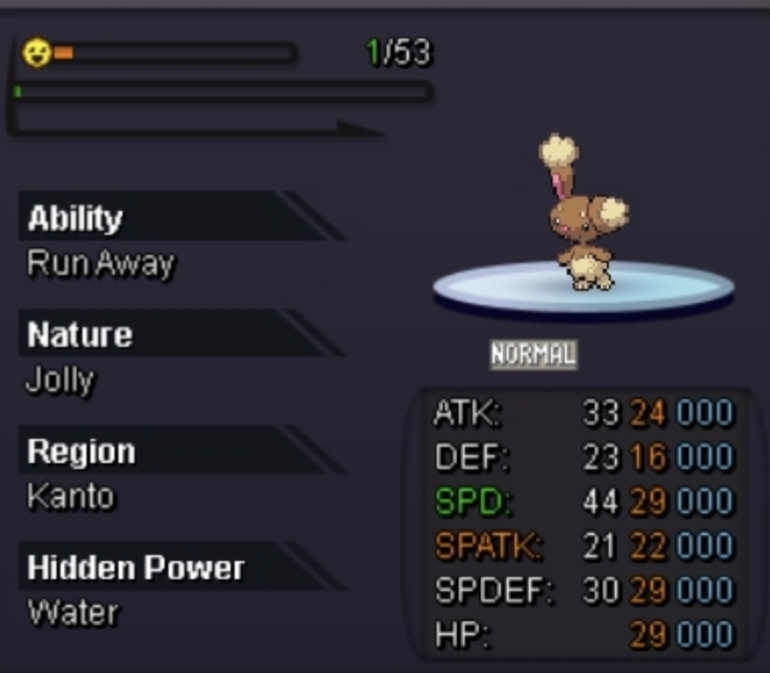Viewport: 770px width, 673px height.
Task: Select the Ability header
Action: point(76,218)
